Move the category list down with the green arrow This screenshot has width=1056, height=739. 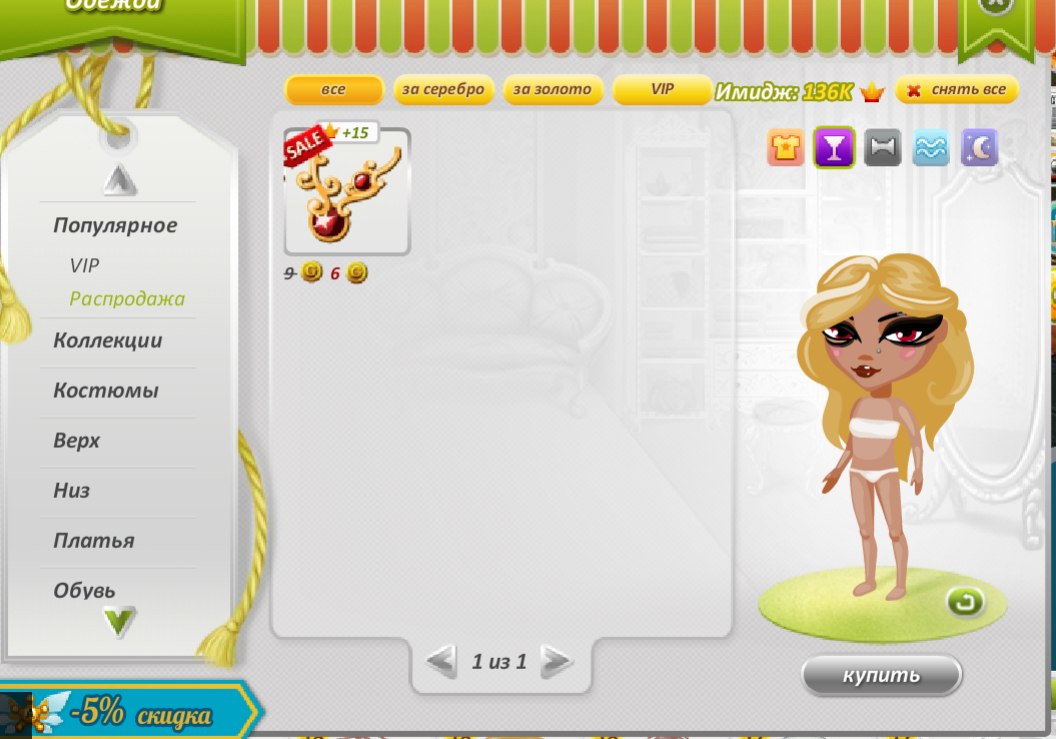pos(119,622)
